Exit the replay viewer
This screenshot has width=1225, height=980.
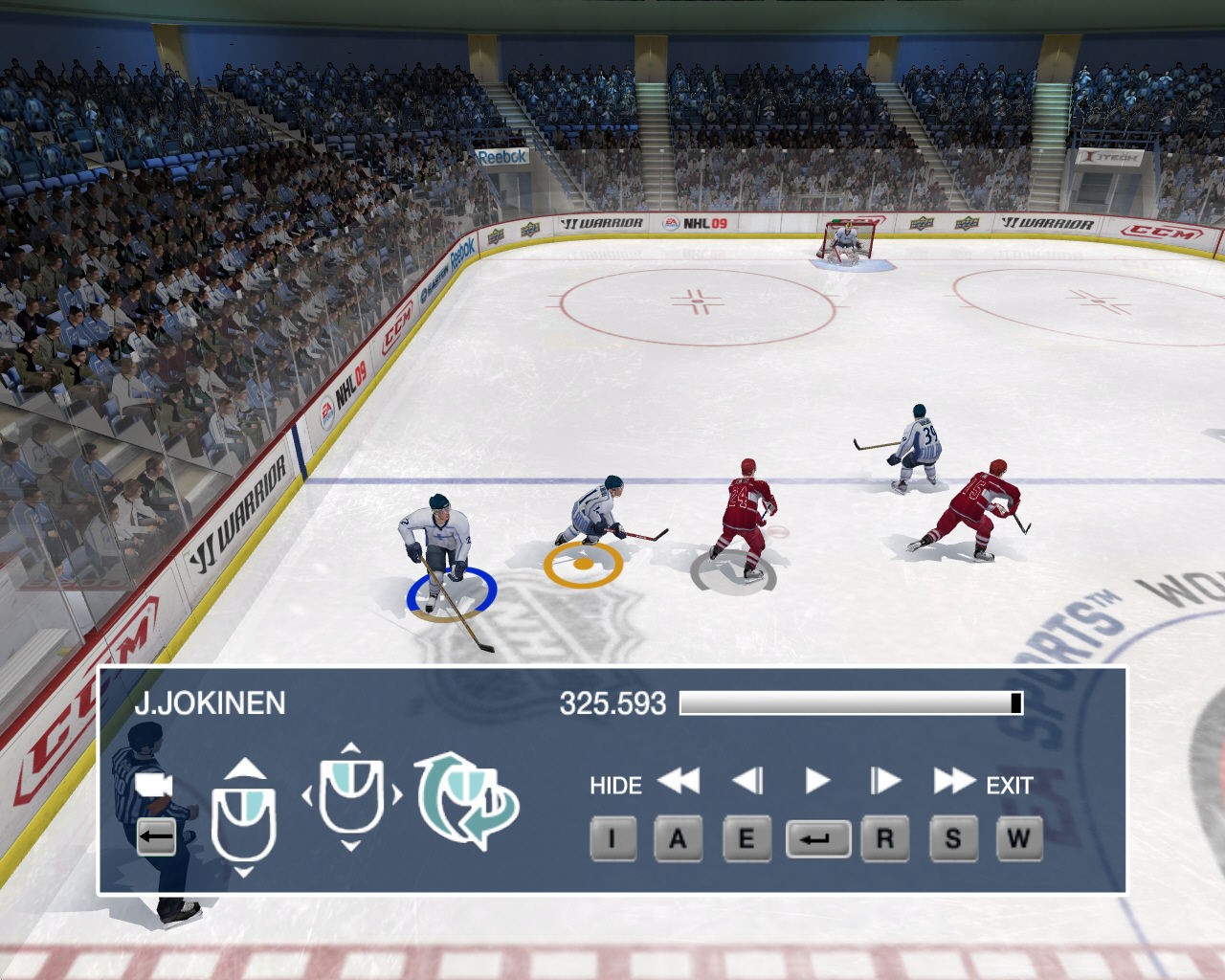point(1010,786)
